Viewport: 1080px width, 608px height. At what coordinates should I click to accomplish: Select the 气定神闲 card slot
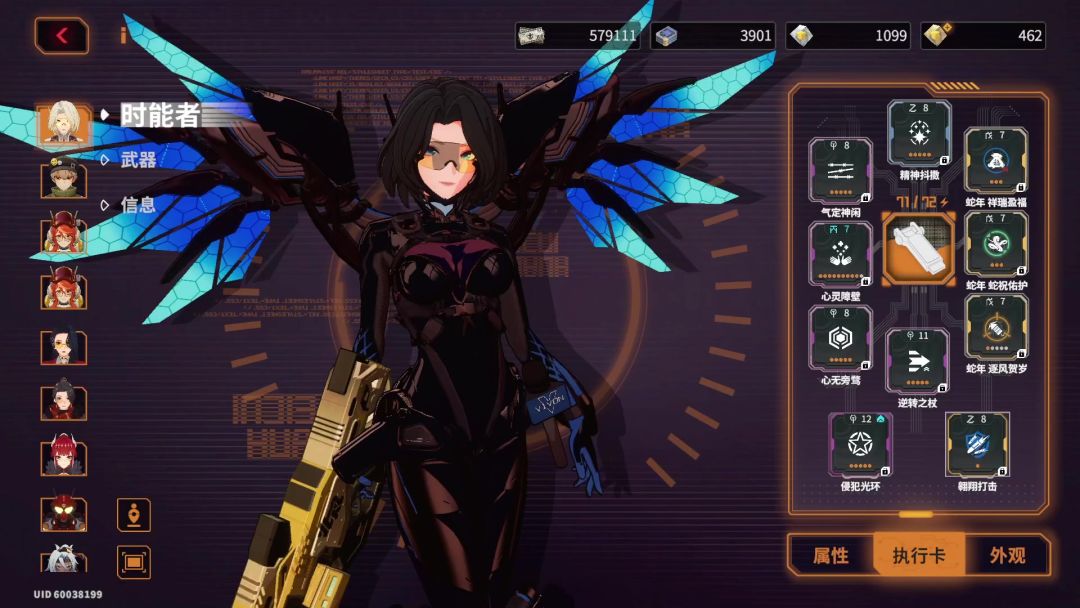point(840,171)
